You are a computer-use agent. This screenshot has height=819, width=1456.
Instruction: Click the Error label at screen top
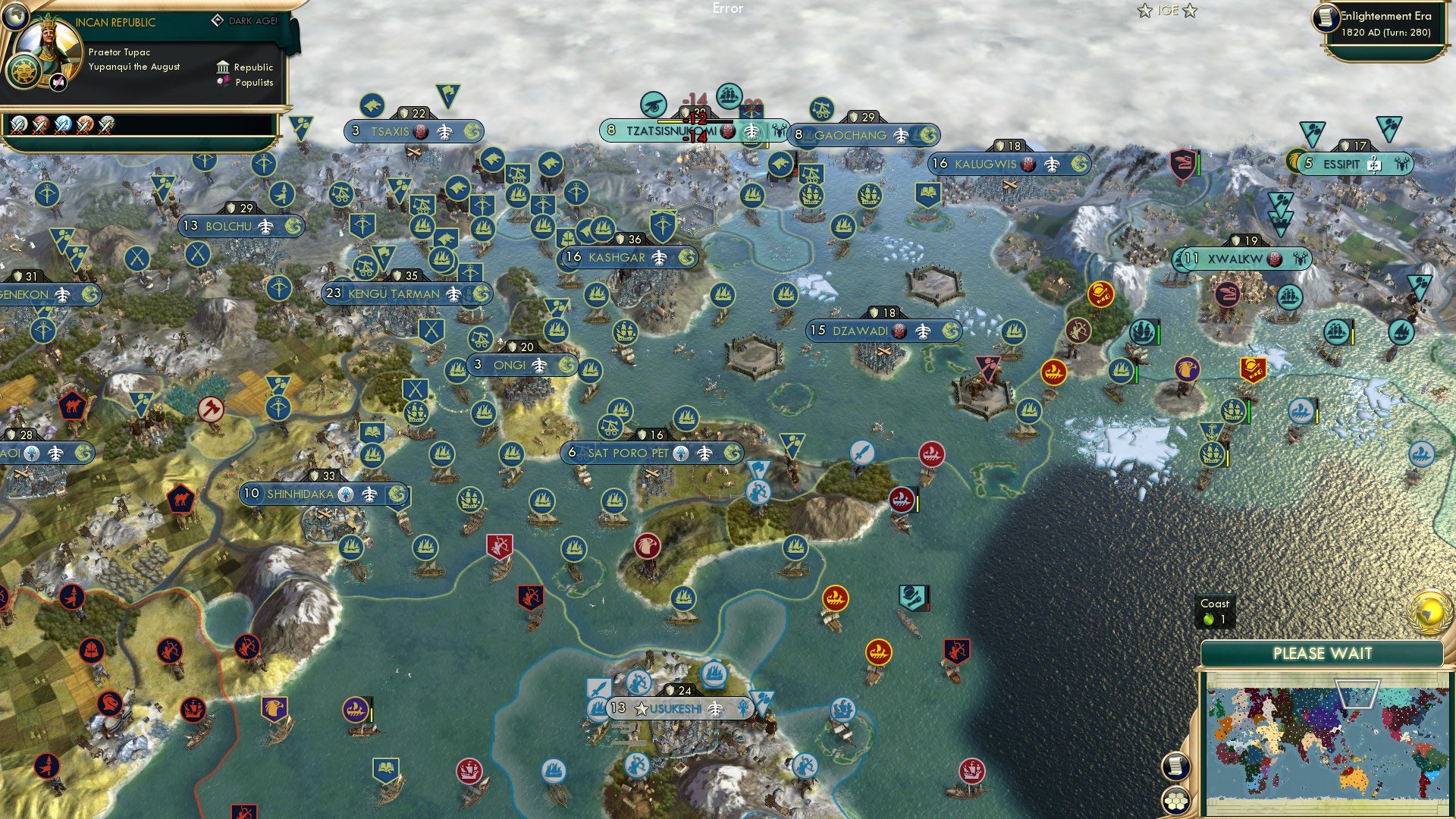click(726, 10)
